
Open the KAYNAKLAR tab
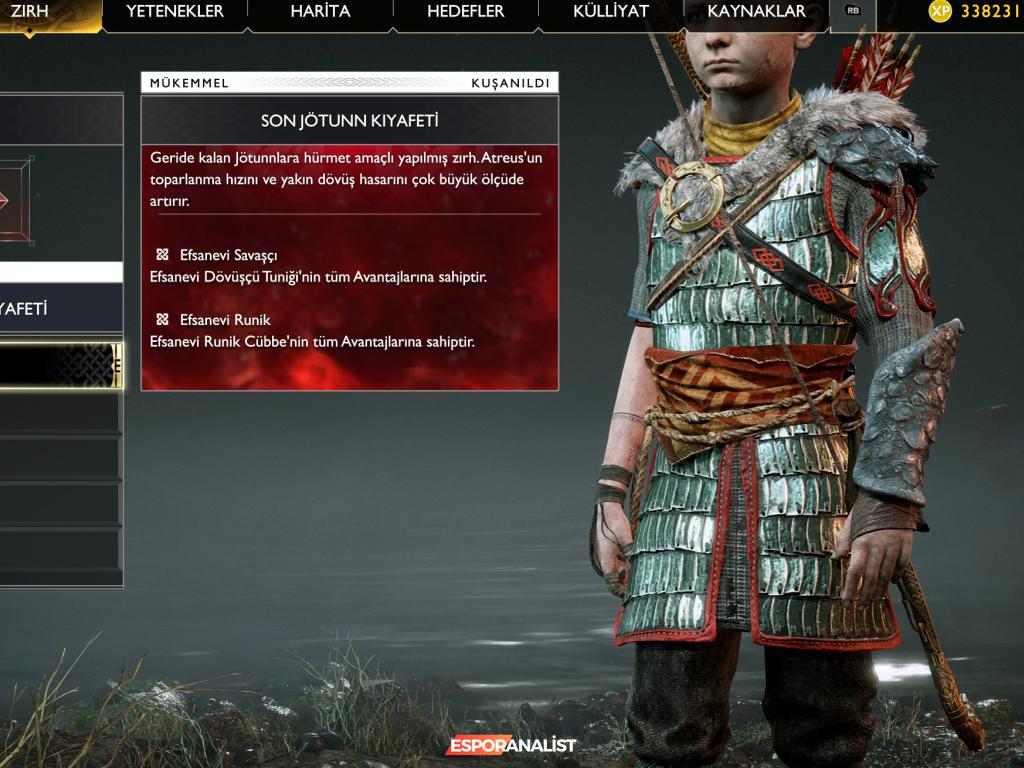756,12
